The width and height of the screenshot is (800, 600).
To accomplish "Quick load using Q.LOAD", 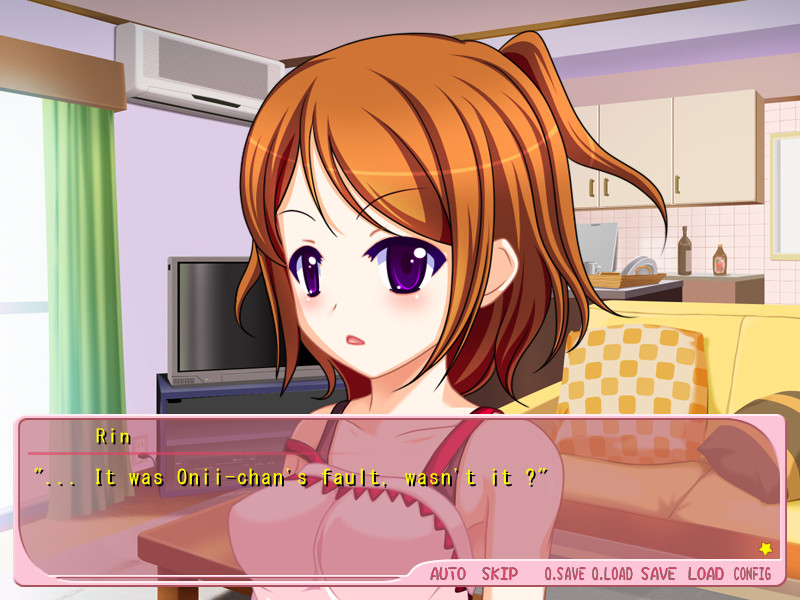I will click(x=612, y=574).
